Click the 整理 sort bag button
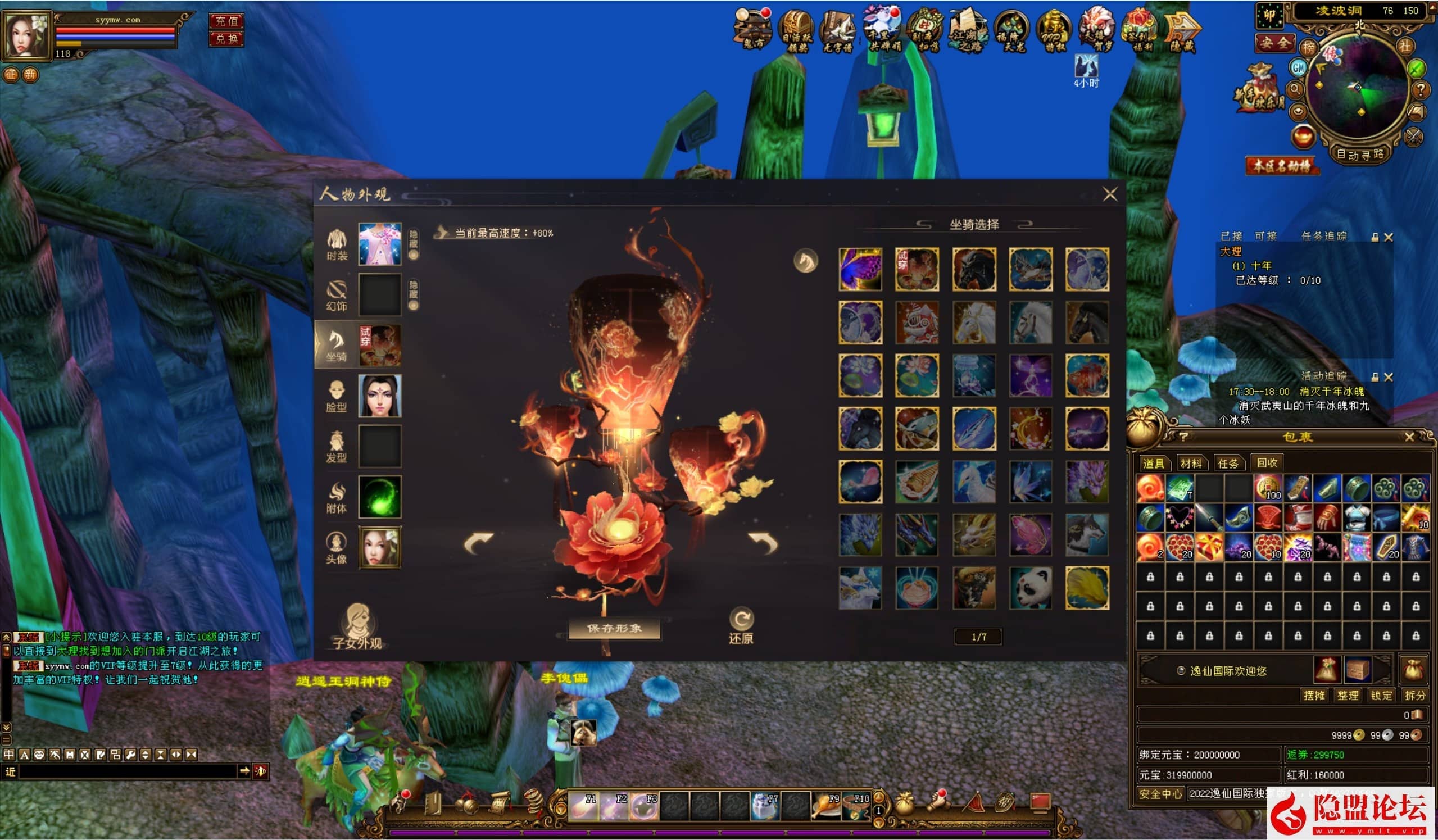Image resolution: width=1438 pixels, height=840 pixels. point(1348,696)
